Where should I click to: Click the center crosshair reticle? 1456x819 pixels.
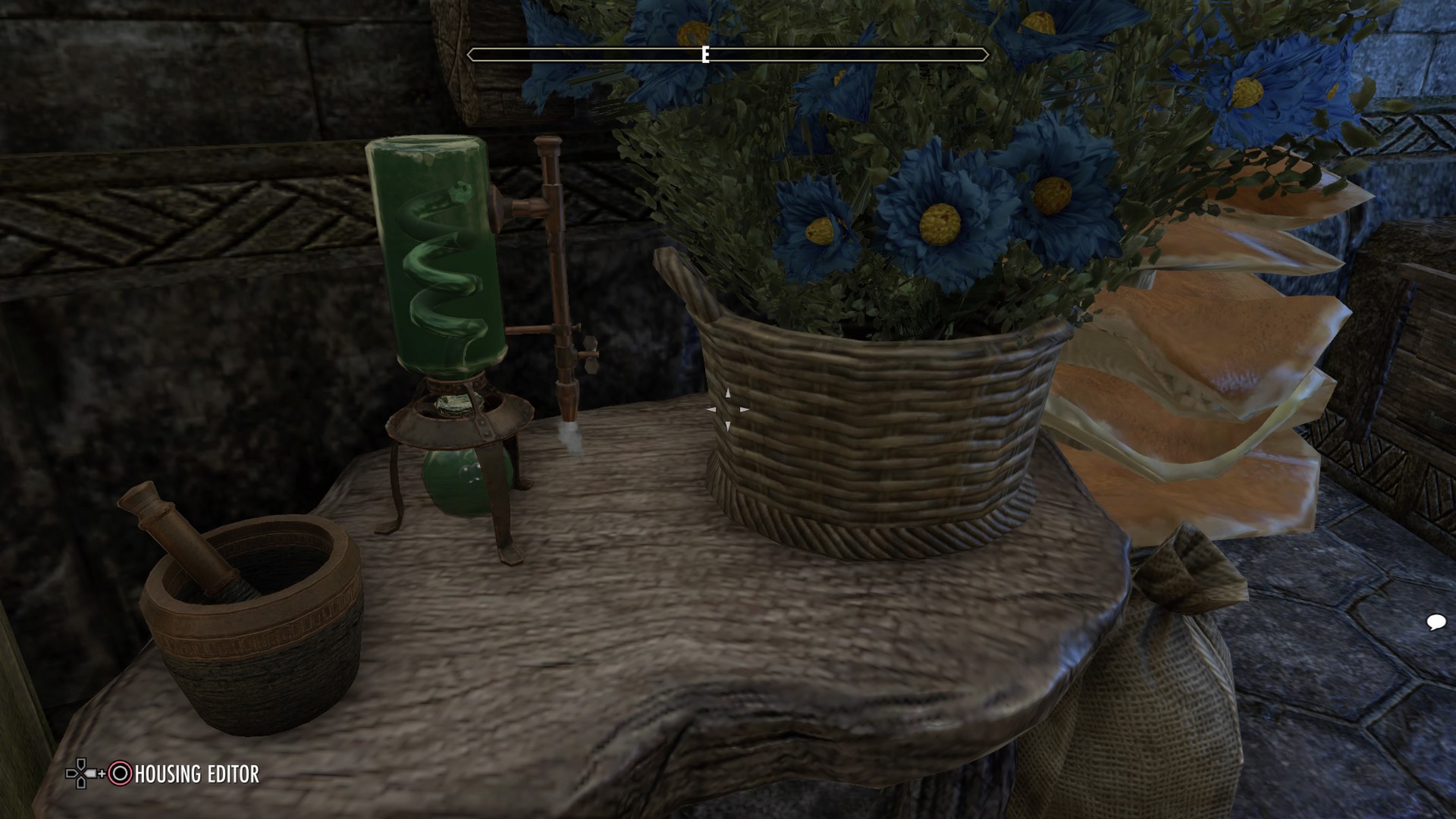pos(728,409)
